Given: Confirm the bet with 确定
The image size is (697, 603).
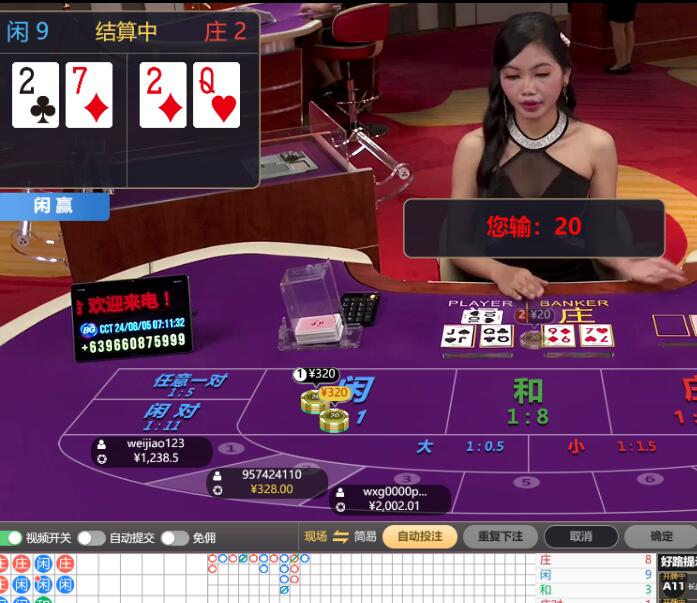Looking at the screenshot, I should point(661,537).
